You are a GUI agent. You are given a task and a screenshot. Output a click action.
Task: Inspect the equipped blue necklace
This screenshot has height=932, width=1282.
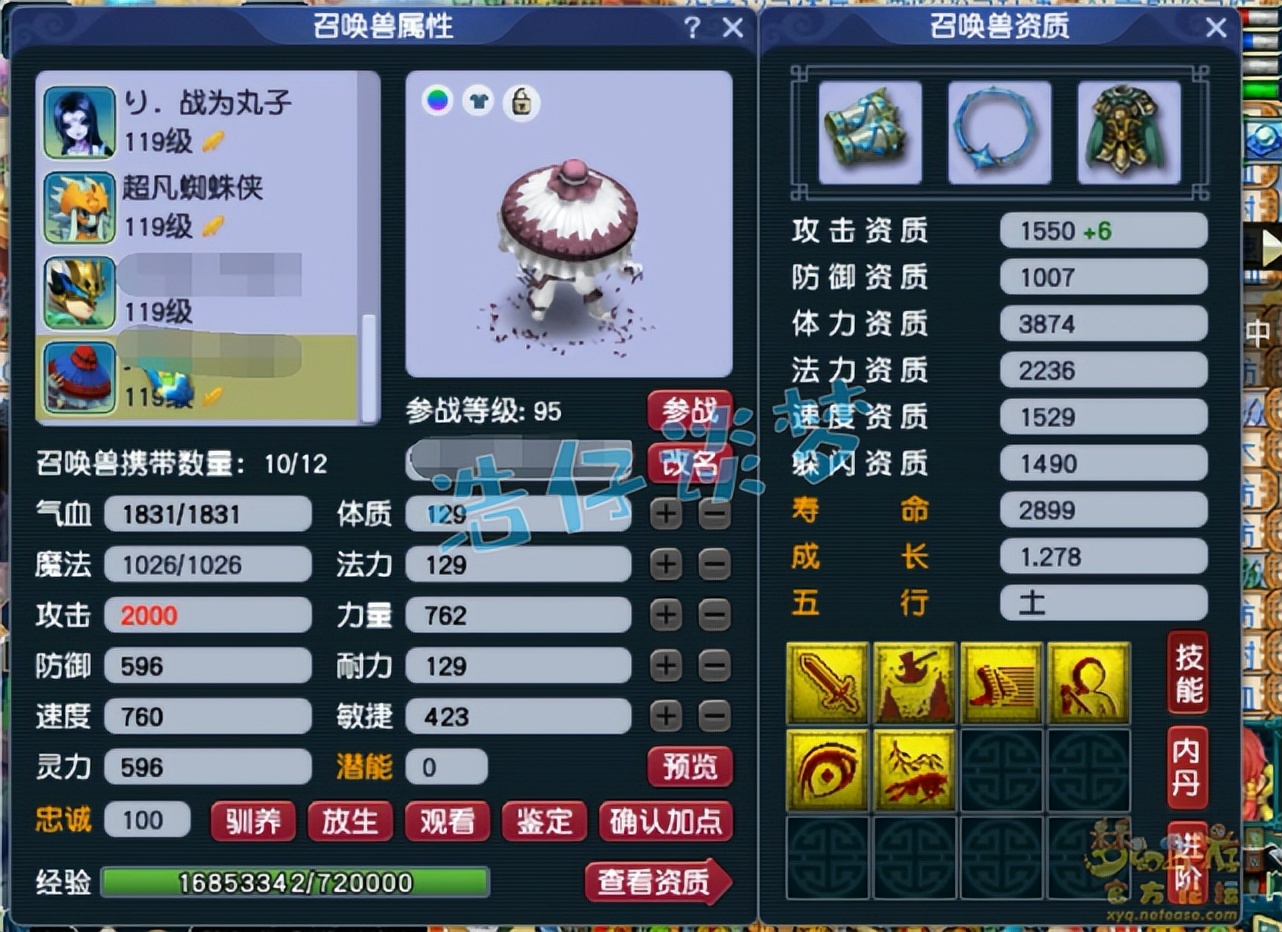point(999,131)
